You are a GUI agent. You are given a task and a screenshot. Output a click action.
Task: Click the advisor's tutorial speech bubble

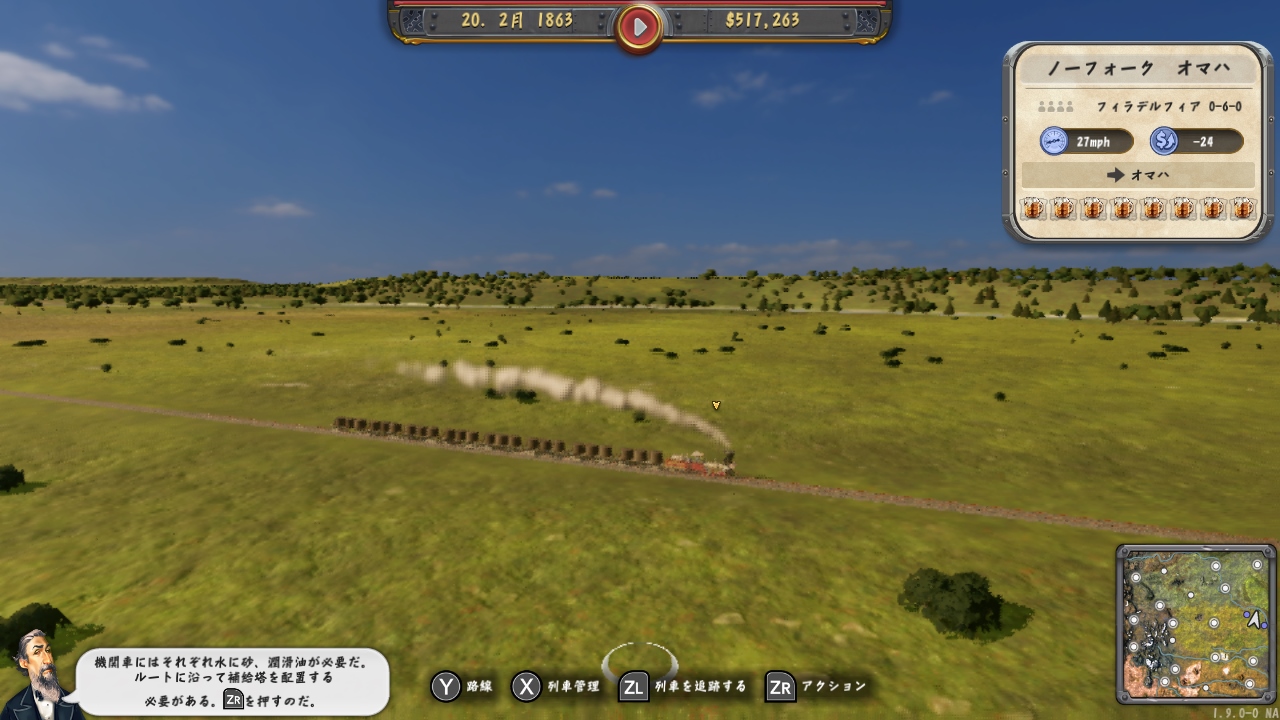point(233,680)
